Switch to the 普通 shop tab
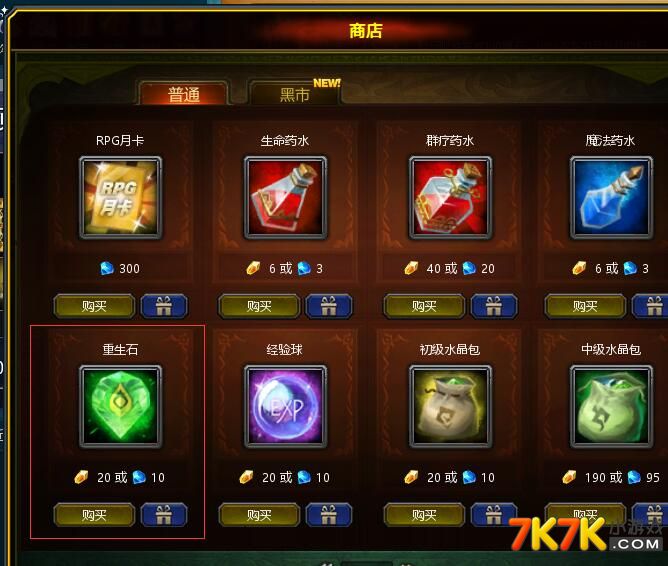This screenshot has width=668, height=566. (183, 94)
